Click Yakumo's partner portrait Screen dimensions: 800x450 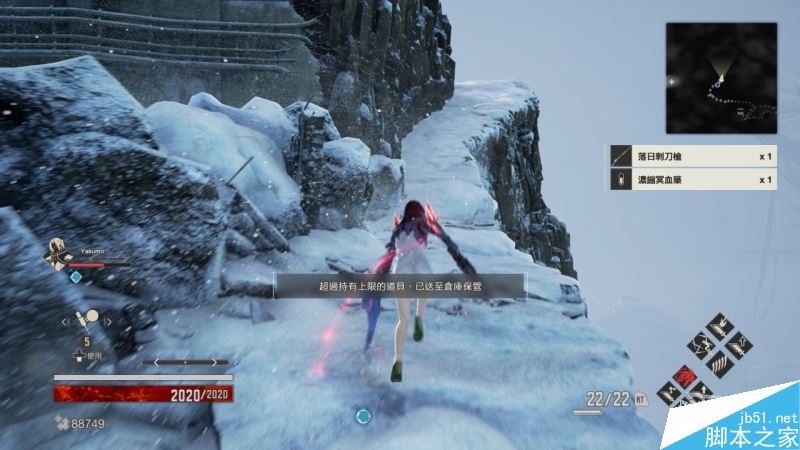pos(57,253)
